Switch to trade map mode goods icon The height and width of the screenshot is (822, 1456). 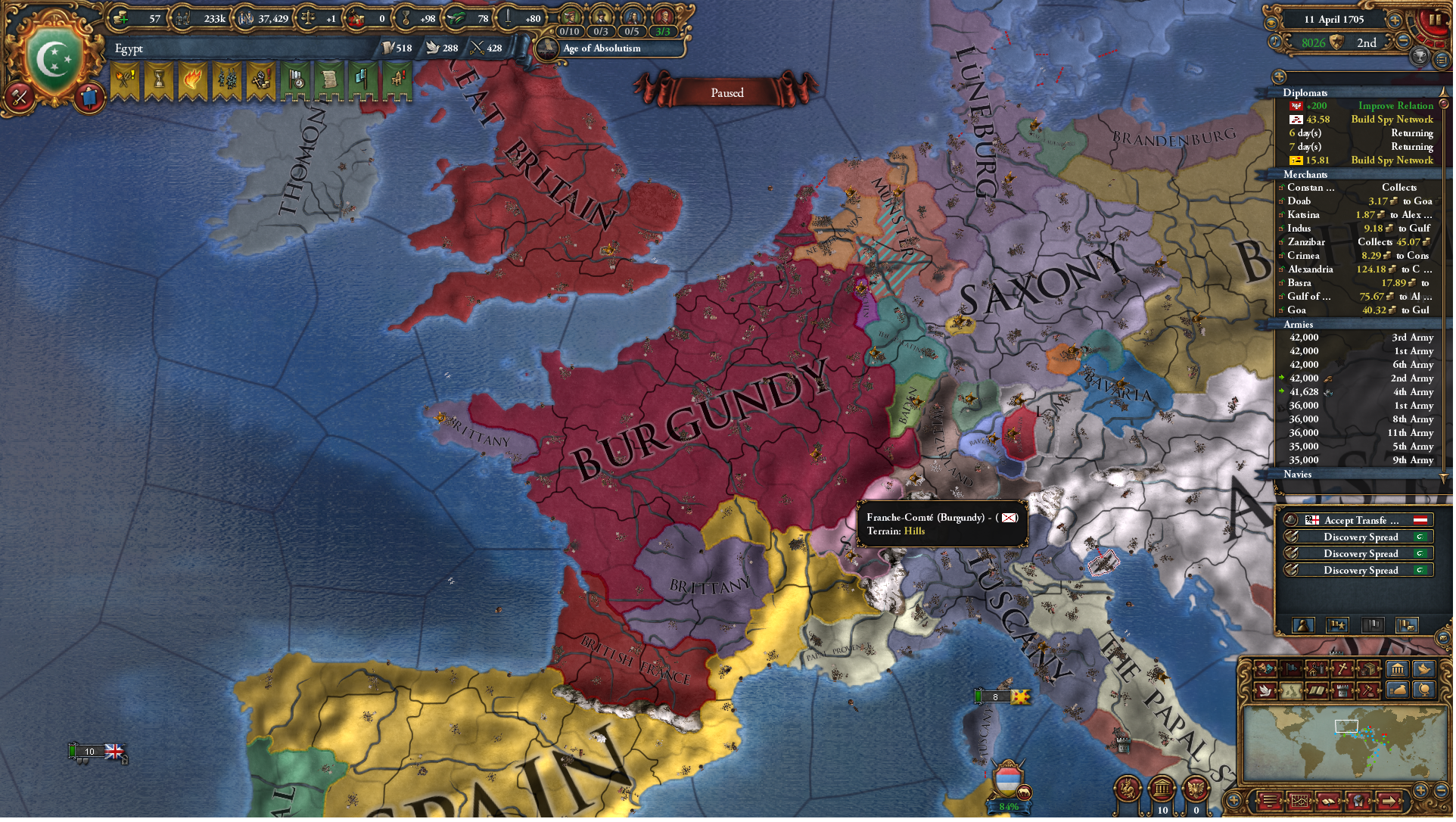(1370, 668)
